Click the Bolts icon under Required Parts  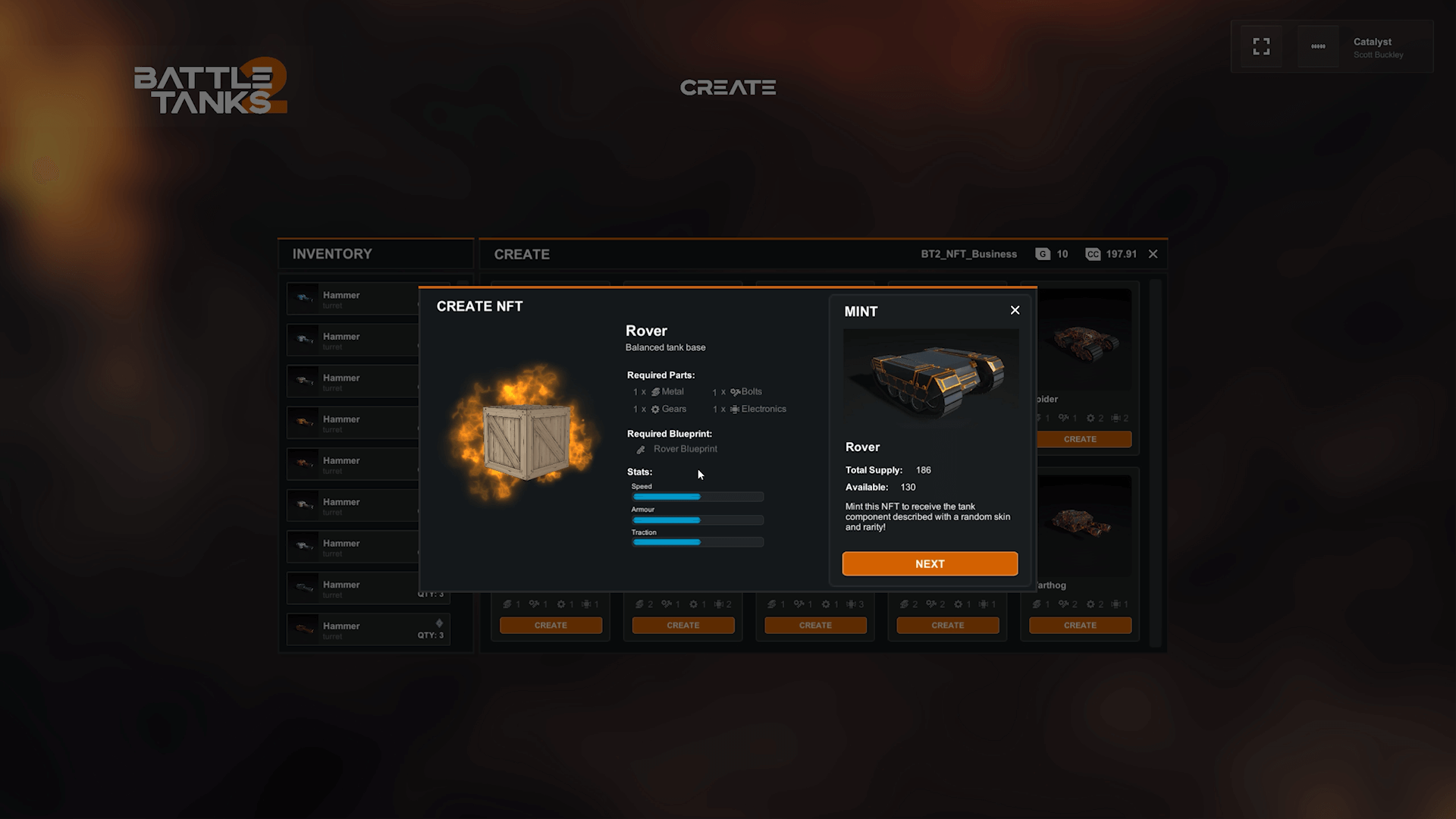(x=735, y=392)
